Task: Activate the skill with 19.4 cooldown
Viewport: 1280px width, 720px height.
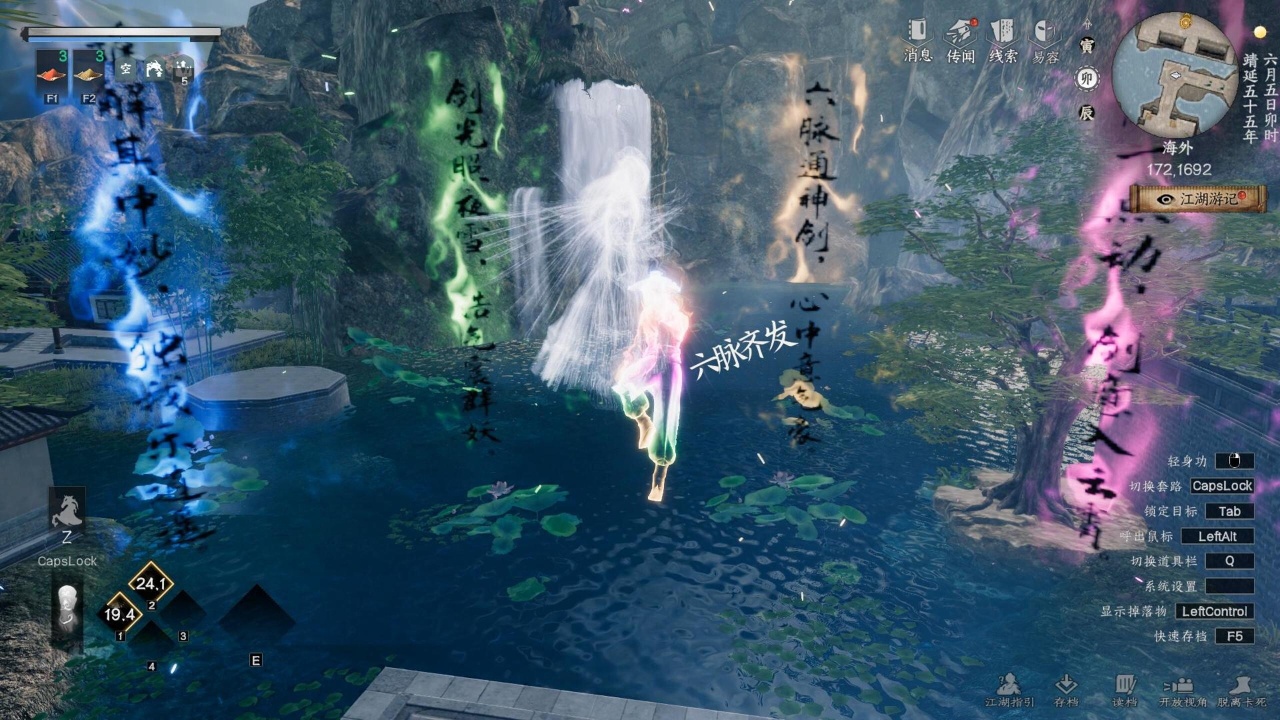Action: click(x=120, y=614)
